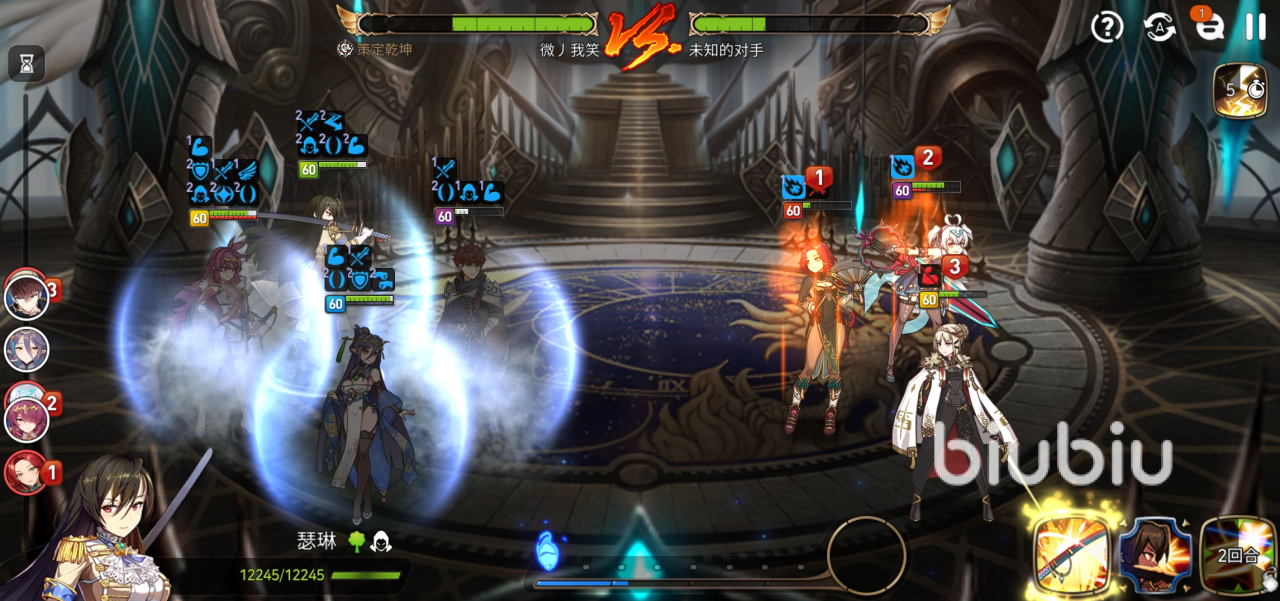The image size is (1280, 601).
Task: Tap the empty circular slot near the skills
Action: pyautogui.click(x=866, y=555)
